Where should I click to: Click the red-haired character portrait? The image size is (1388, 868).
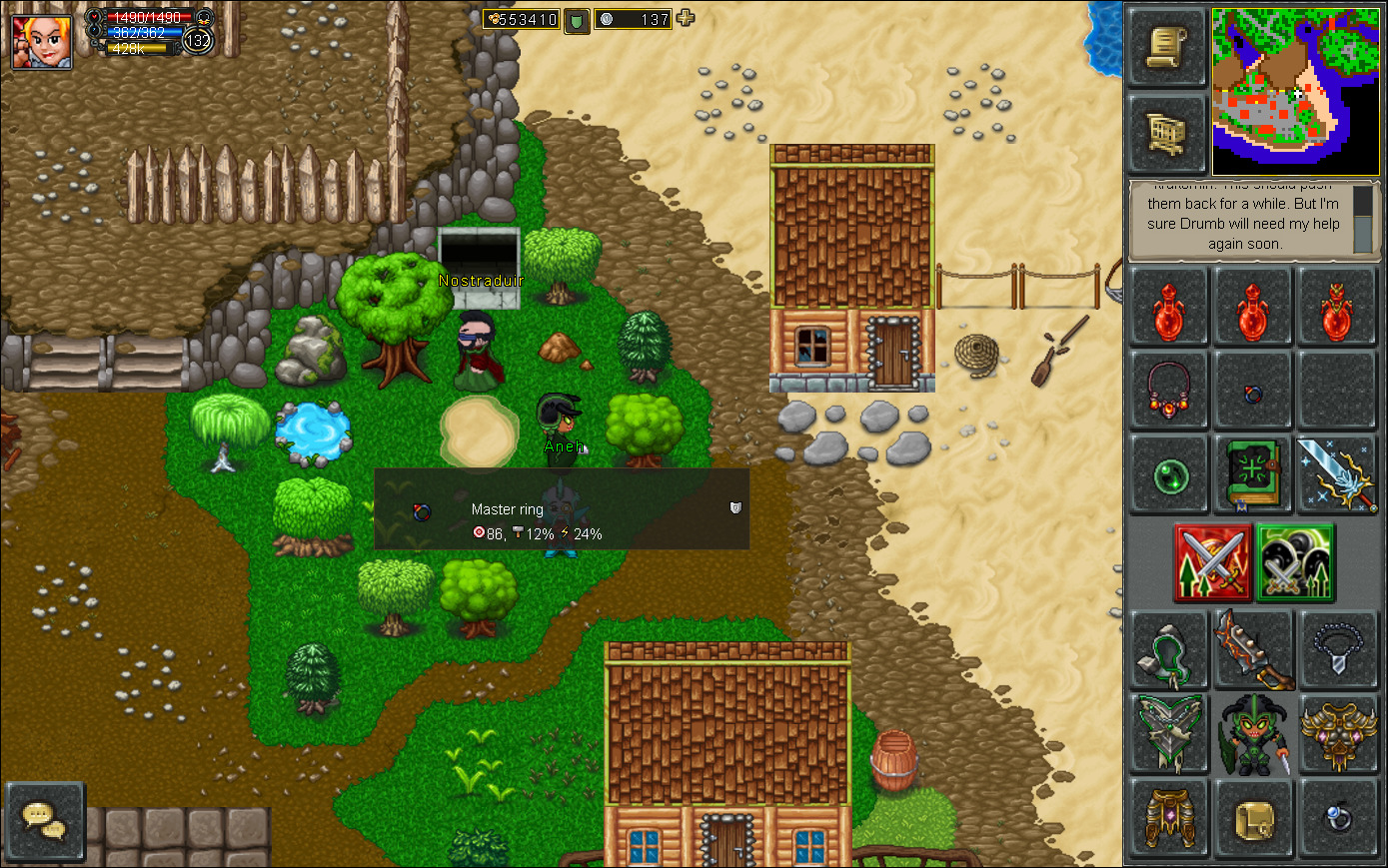click(42, 42)
